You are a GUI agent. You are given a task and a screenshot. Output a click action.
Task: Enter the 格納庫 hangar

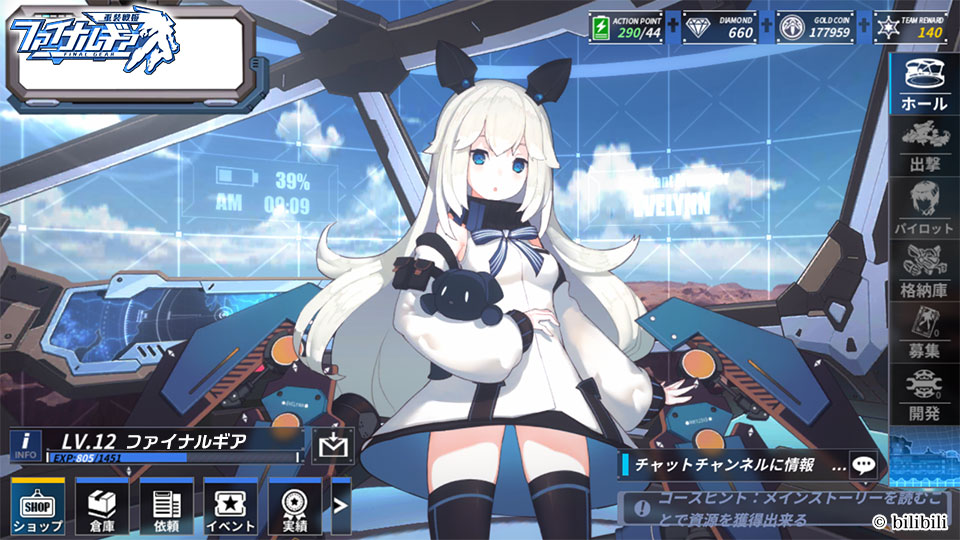[x=924, y=270]
